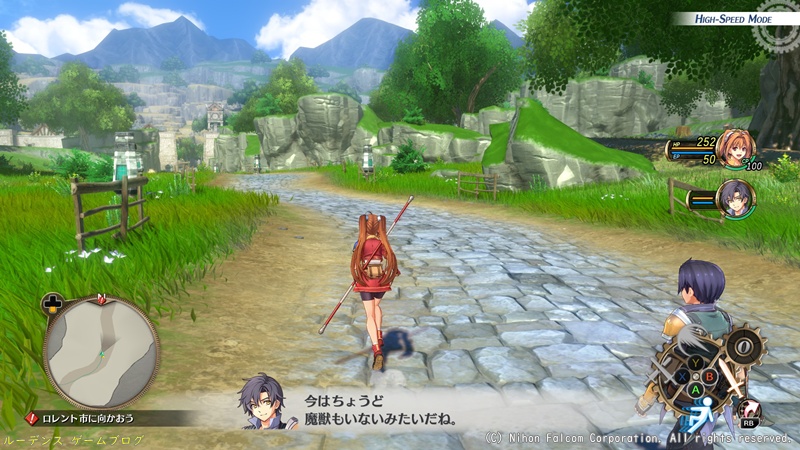Image resolution: width=800 pixels, height=450 pixels.
Task: Click the dark-haired boy's party portrait
Action: (737, 197)
